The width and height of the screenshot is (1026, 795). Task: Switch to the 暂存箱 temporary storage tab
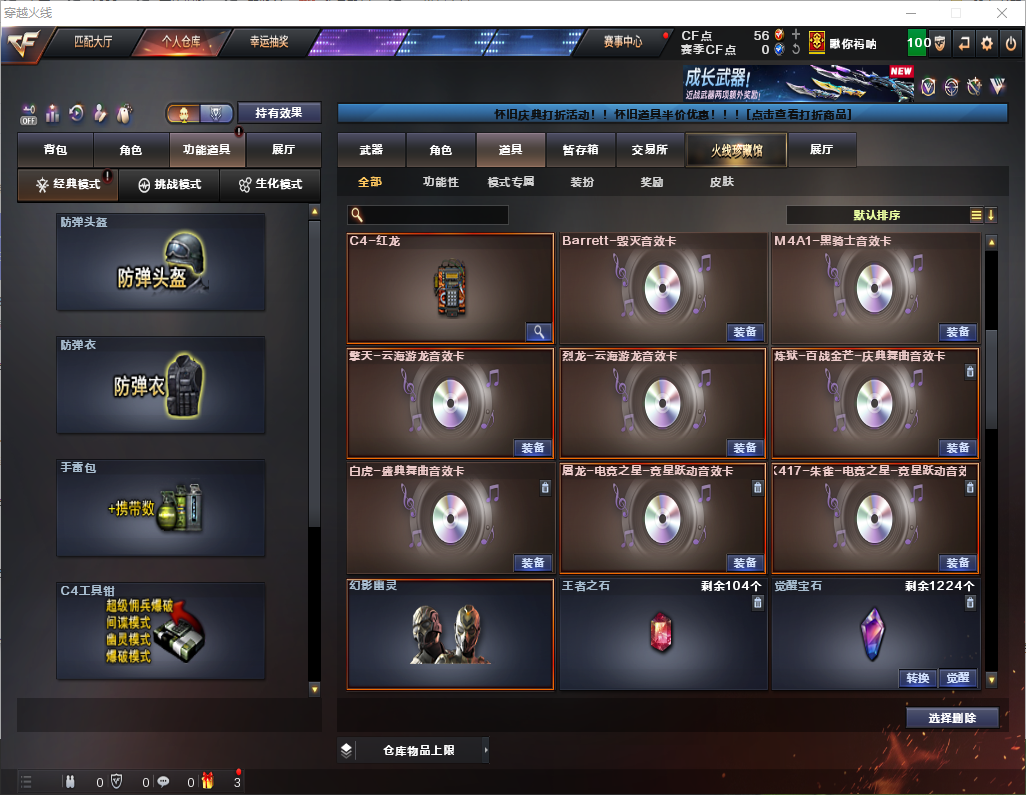tap(580, 150)
